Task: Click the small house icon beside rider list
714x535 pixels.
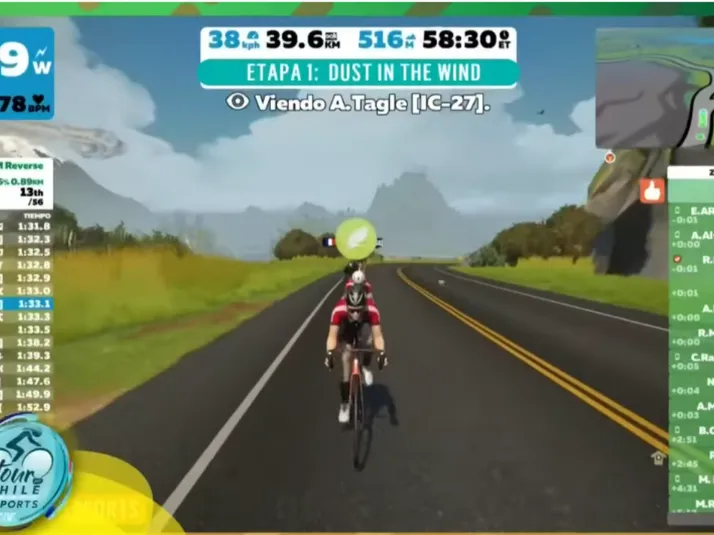Action: 658,457
